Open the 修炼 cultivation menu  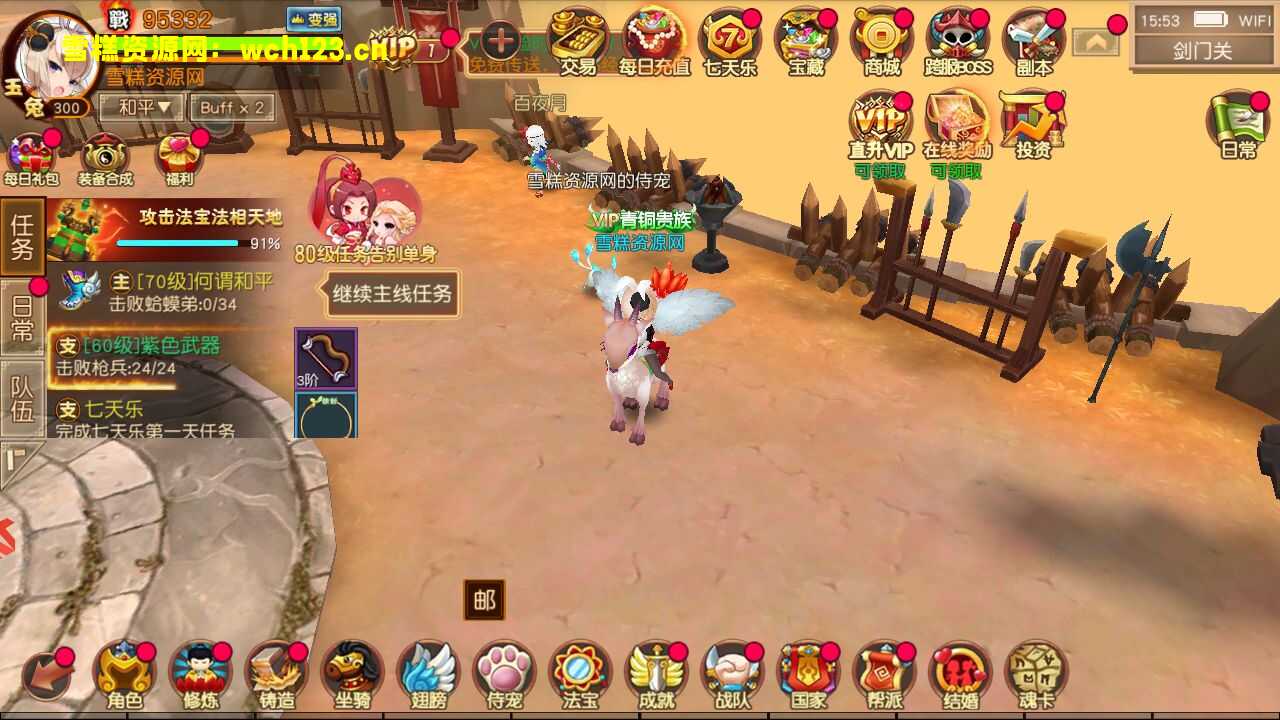click(x=200, y=674)
